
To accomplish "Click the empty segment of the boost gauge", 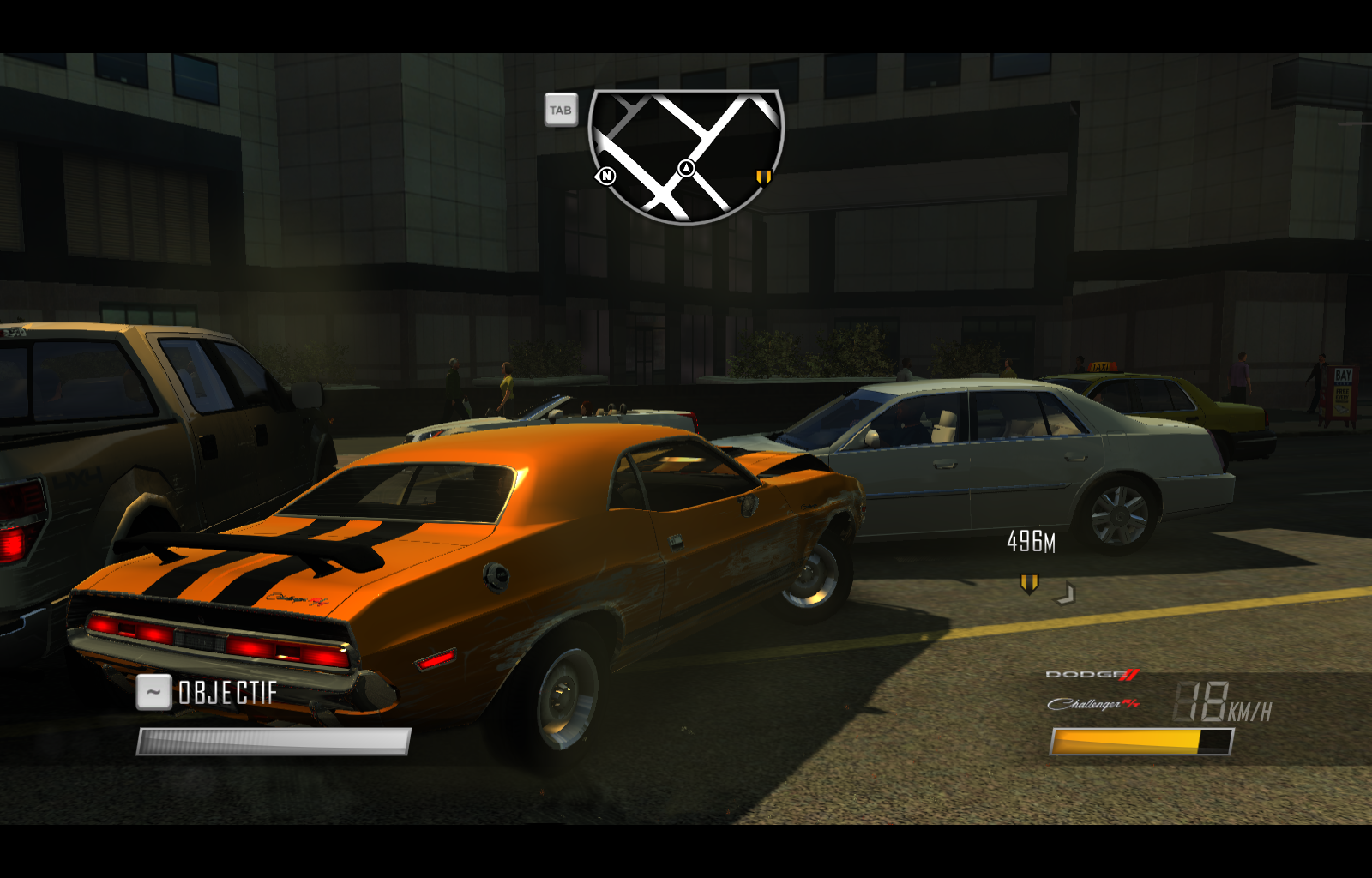I will (x=1218, y=739).
